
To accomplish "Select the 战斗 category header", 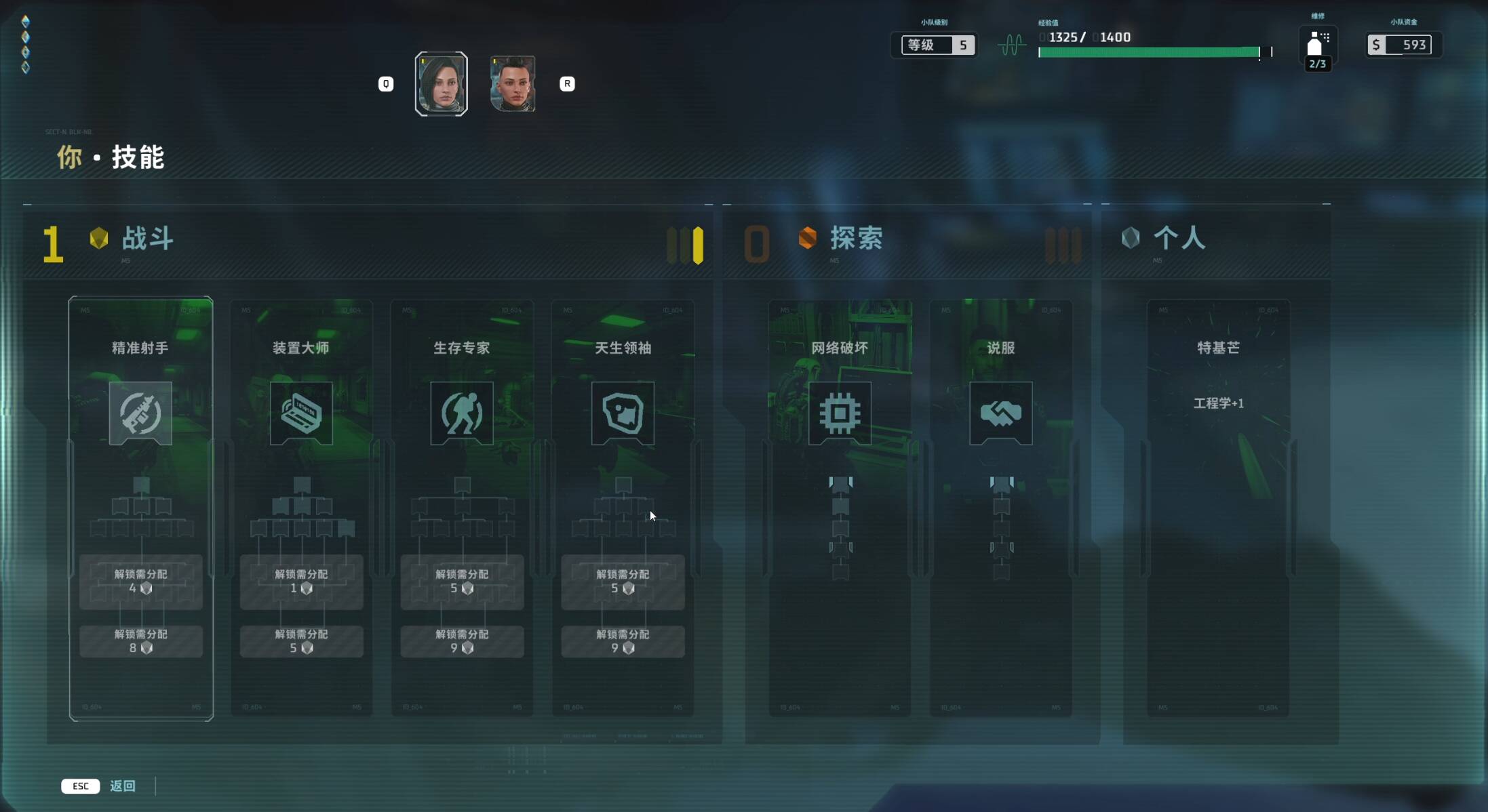I will (147, 239).
